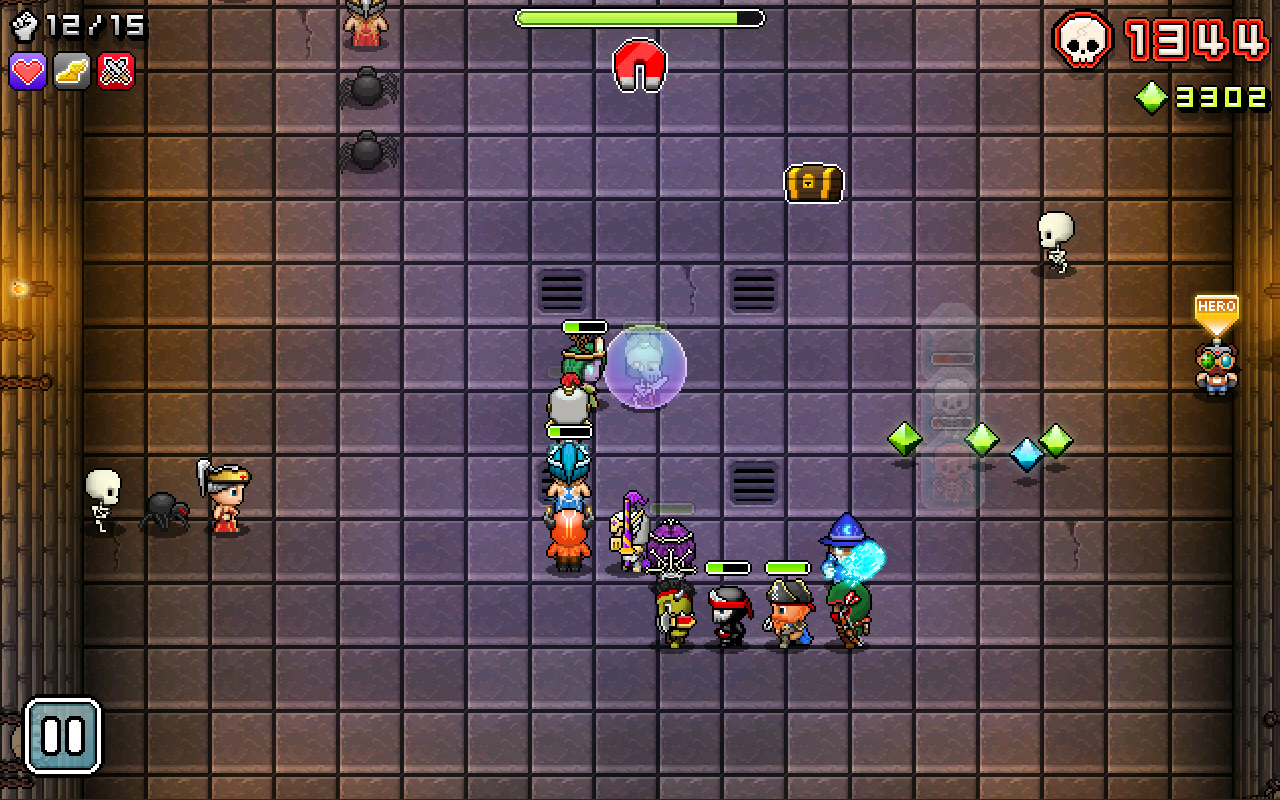Toggle the heart boost on the purple tile
This screenshot has width=1280, height=800.
(x=27, y=72)
